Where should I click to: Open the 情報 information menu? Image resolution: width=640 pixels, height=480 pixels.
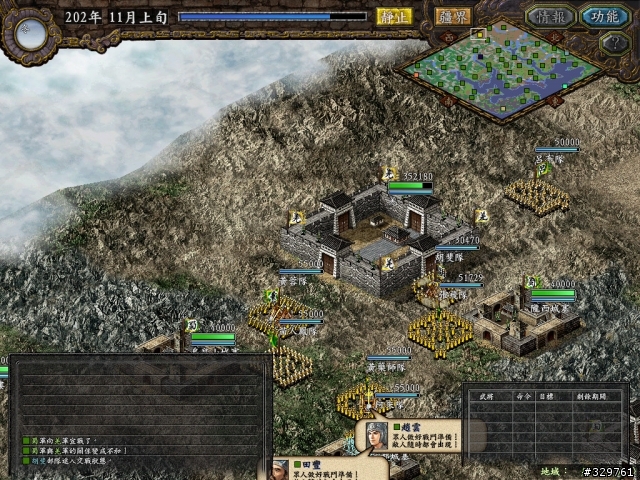tap(553, 17)
